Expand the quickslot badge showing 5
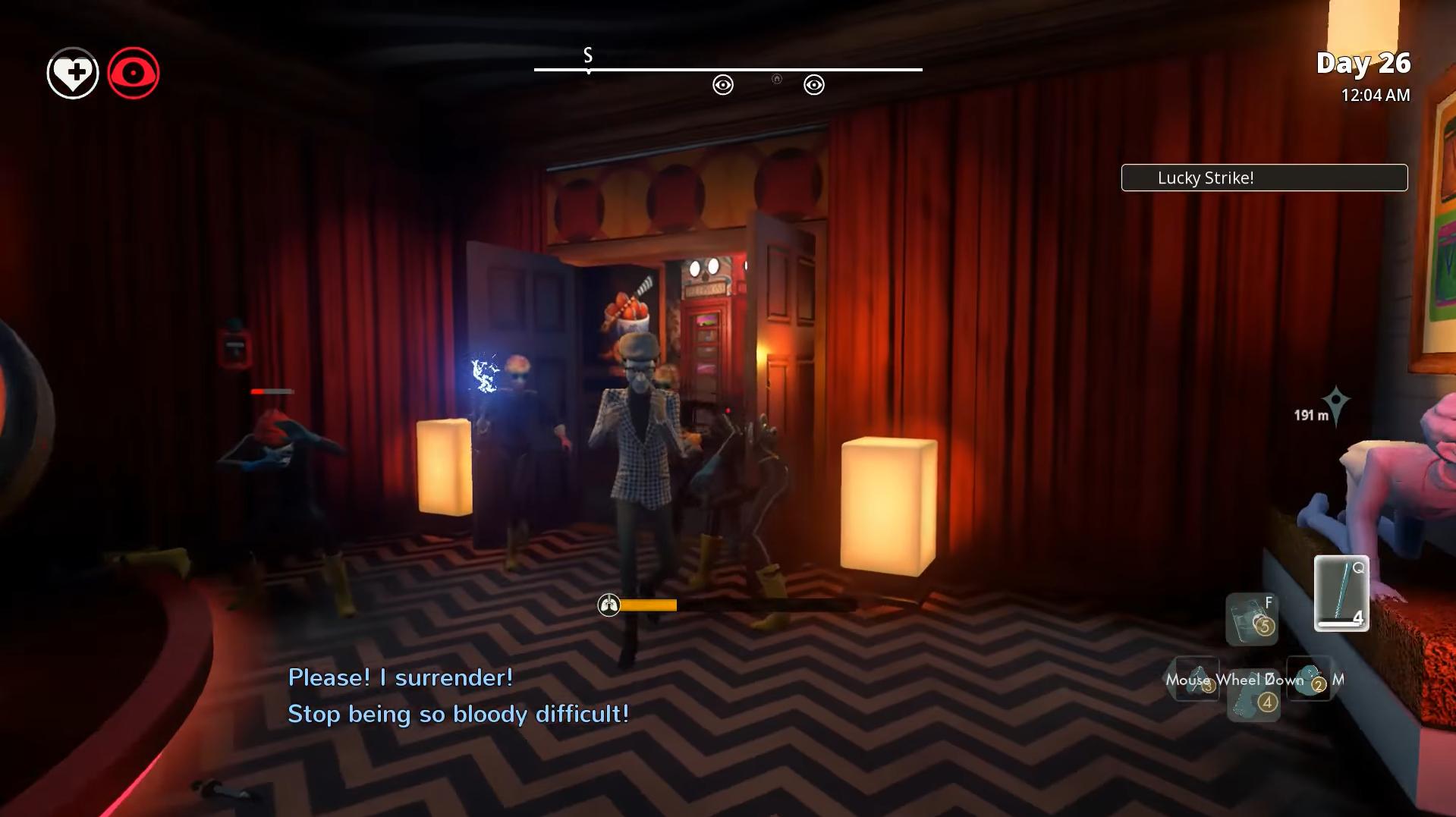 [x=1263, y=626]
